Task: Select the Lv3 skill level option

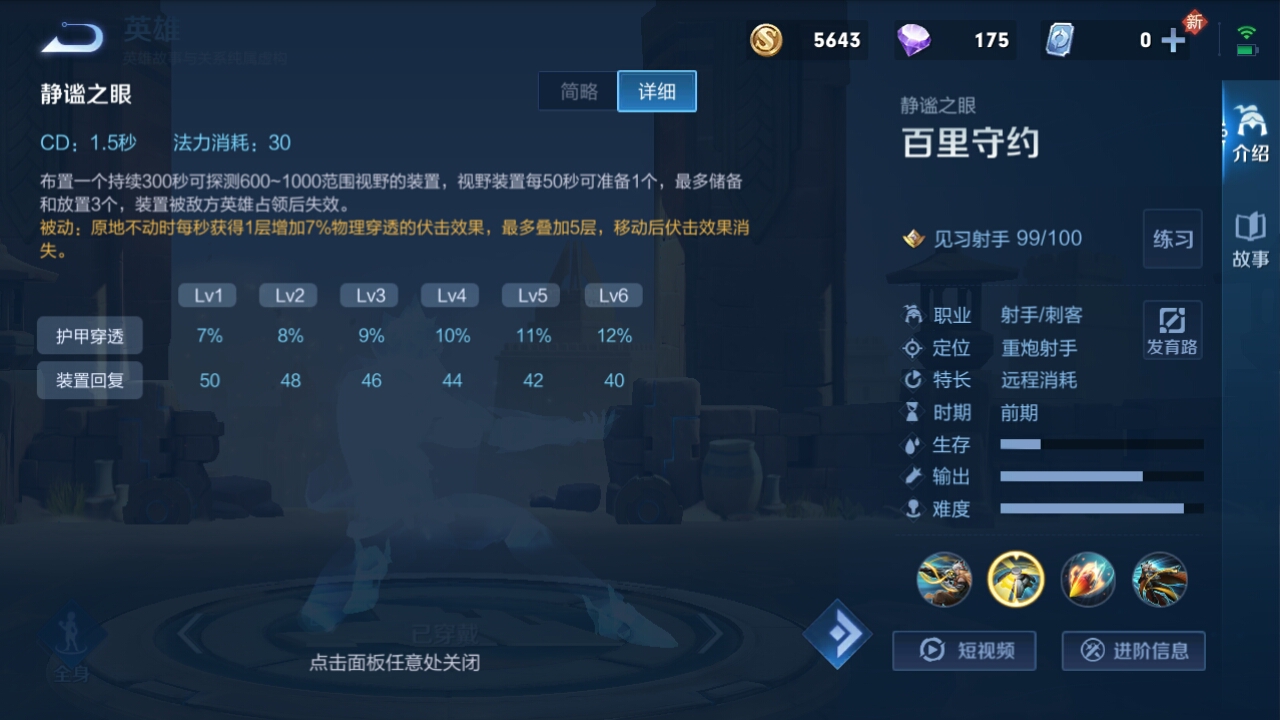Action: click(369, 294)
